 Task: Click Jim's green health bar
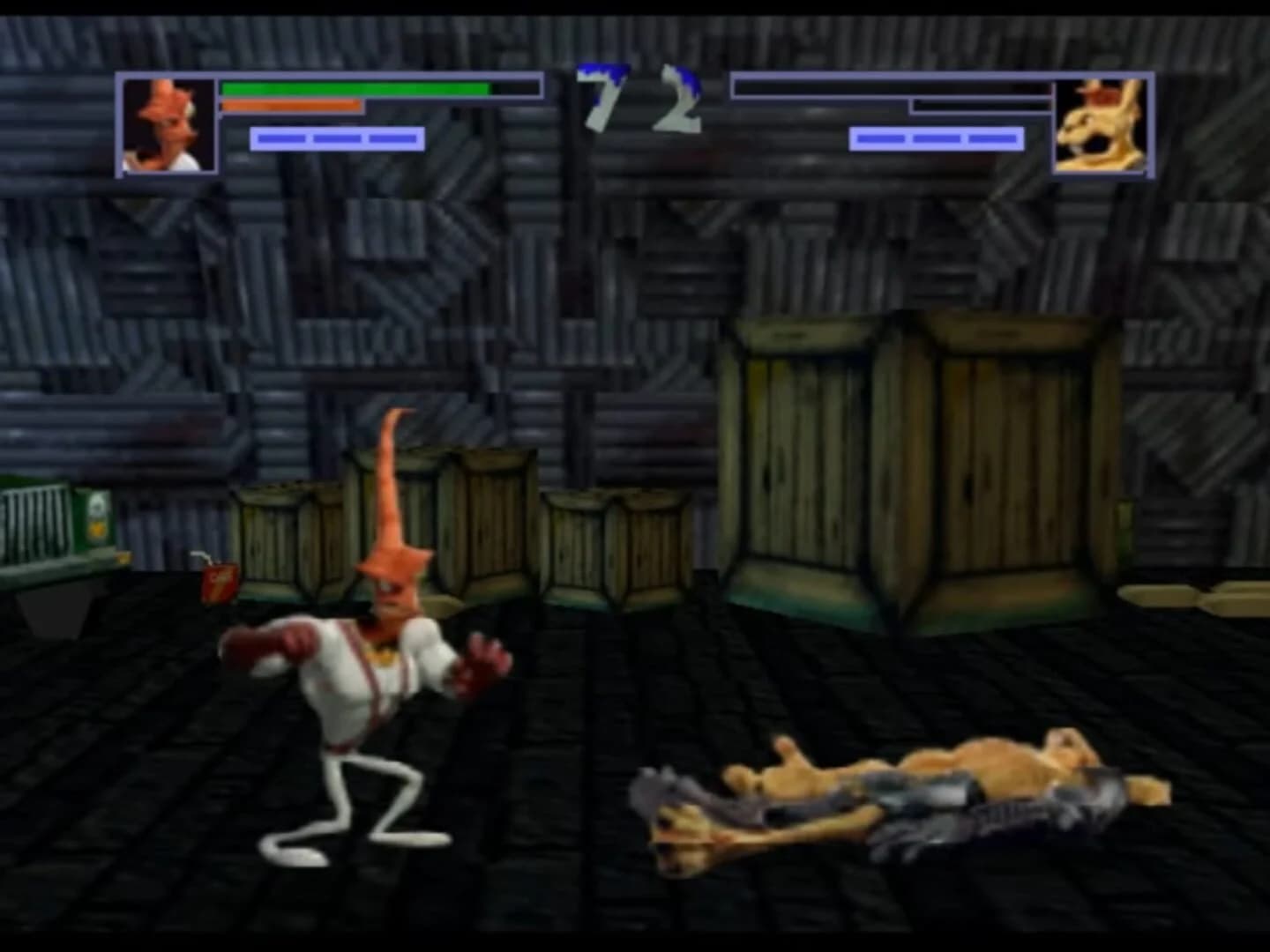pyautogui.click(x=353, y=89)
